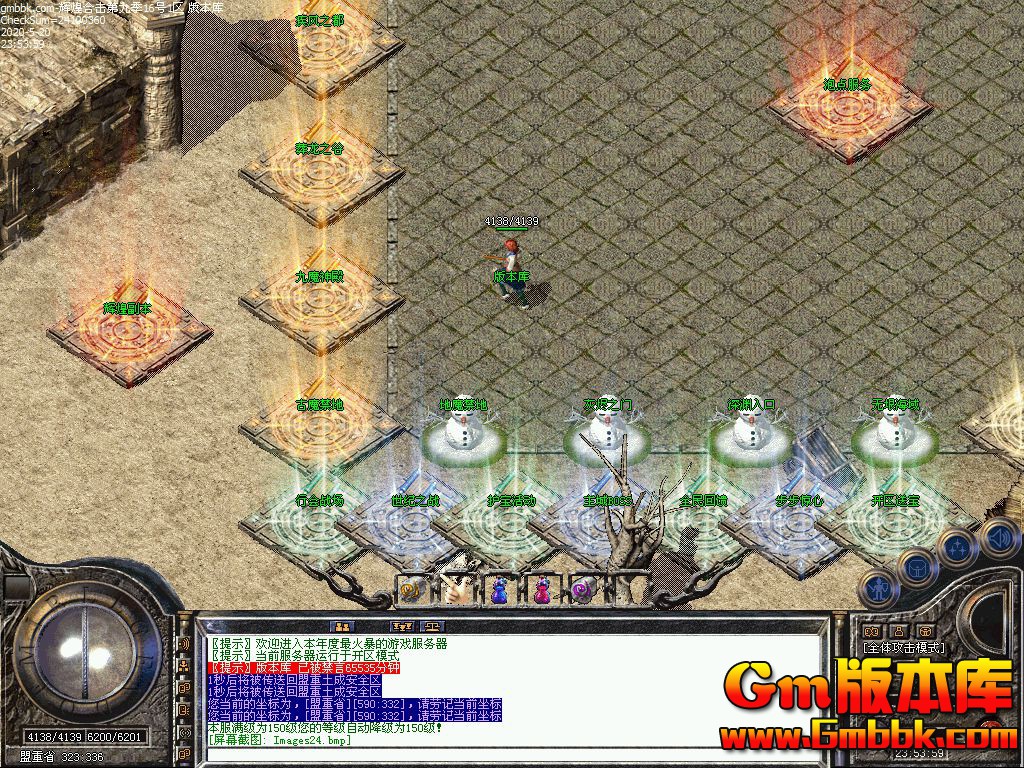The height and width of the screenshot is (768, 1024).
Task: Click the group-hierarchy chat channel button
Action: point(184,665)
